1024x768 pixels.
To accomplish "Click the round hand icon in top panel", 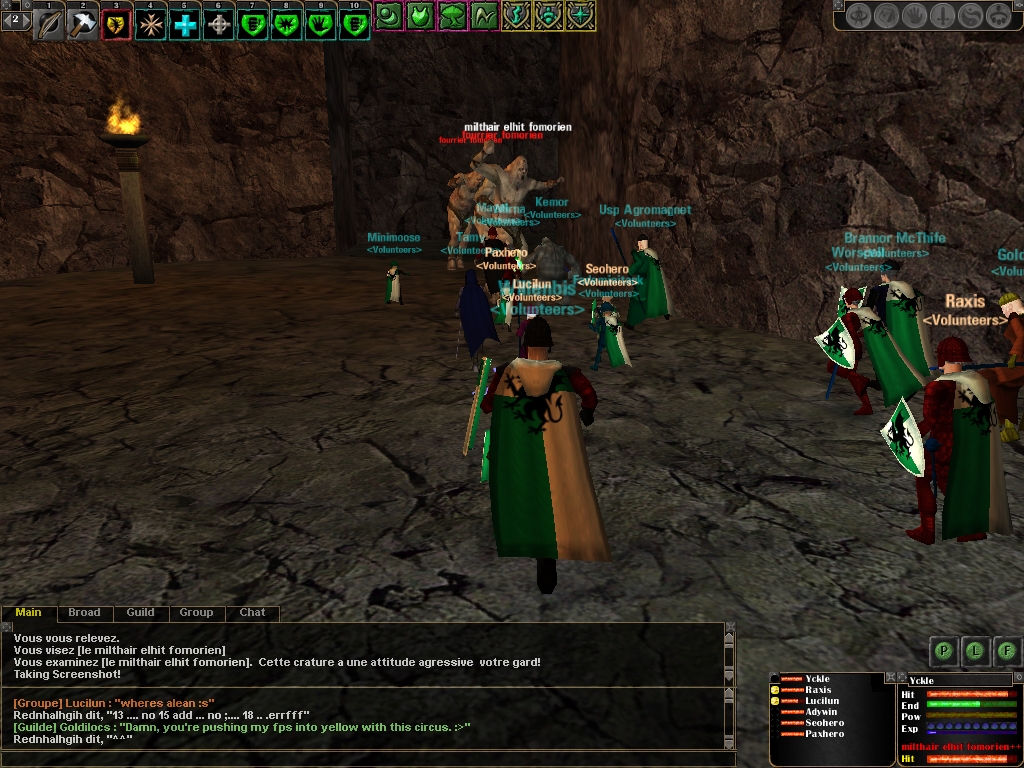I will click(914, 16).
